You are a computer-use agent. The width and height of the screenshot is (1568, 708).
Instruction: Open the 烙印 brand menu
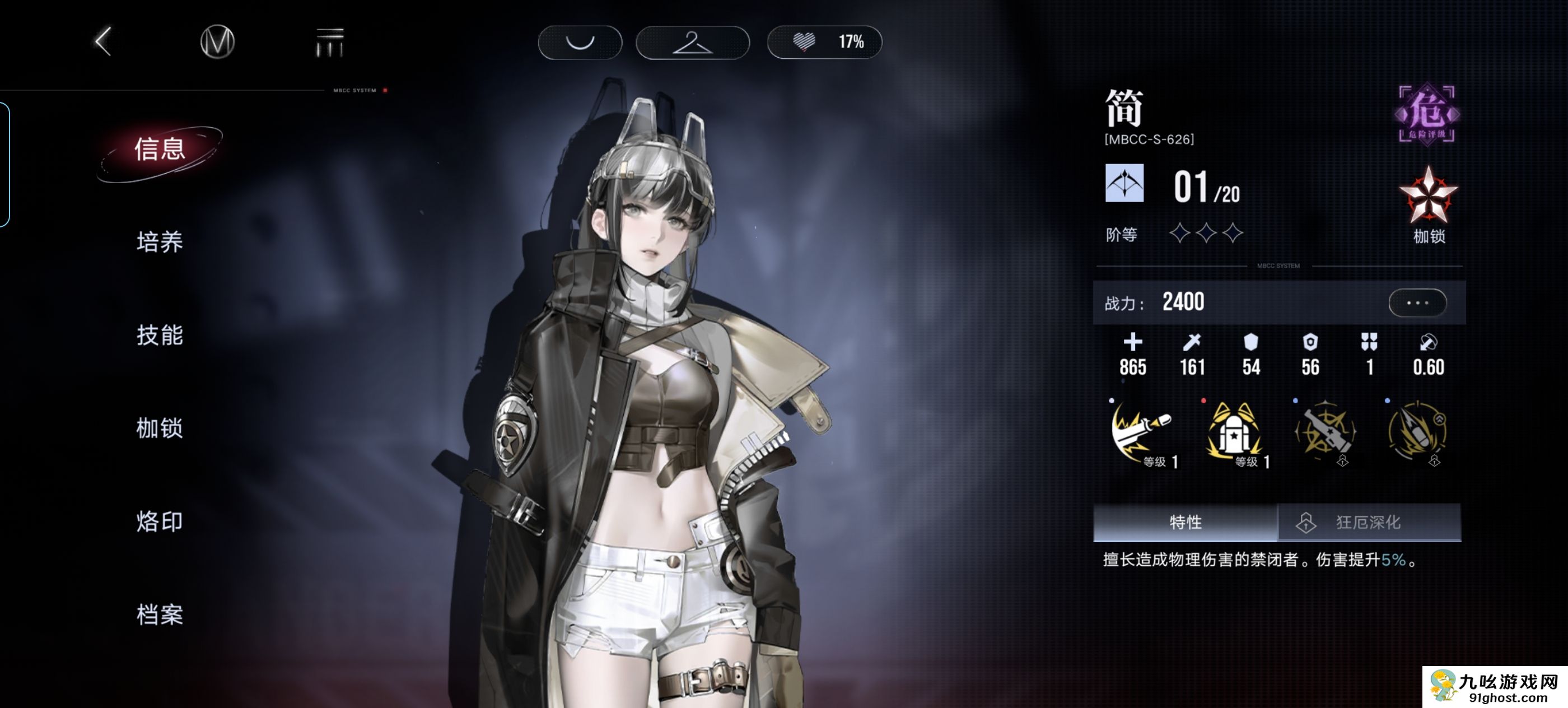pyautogui.click(x=160, y=521)
